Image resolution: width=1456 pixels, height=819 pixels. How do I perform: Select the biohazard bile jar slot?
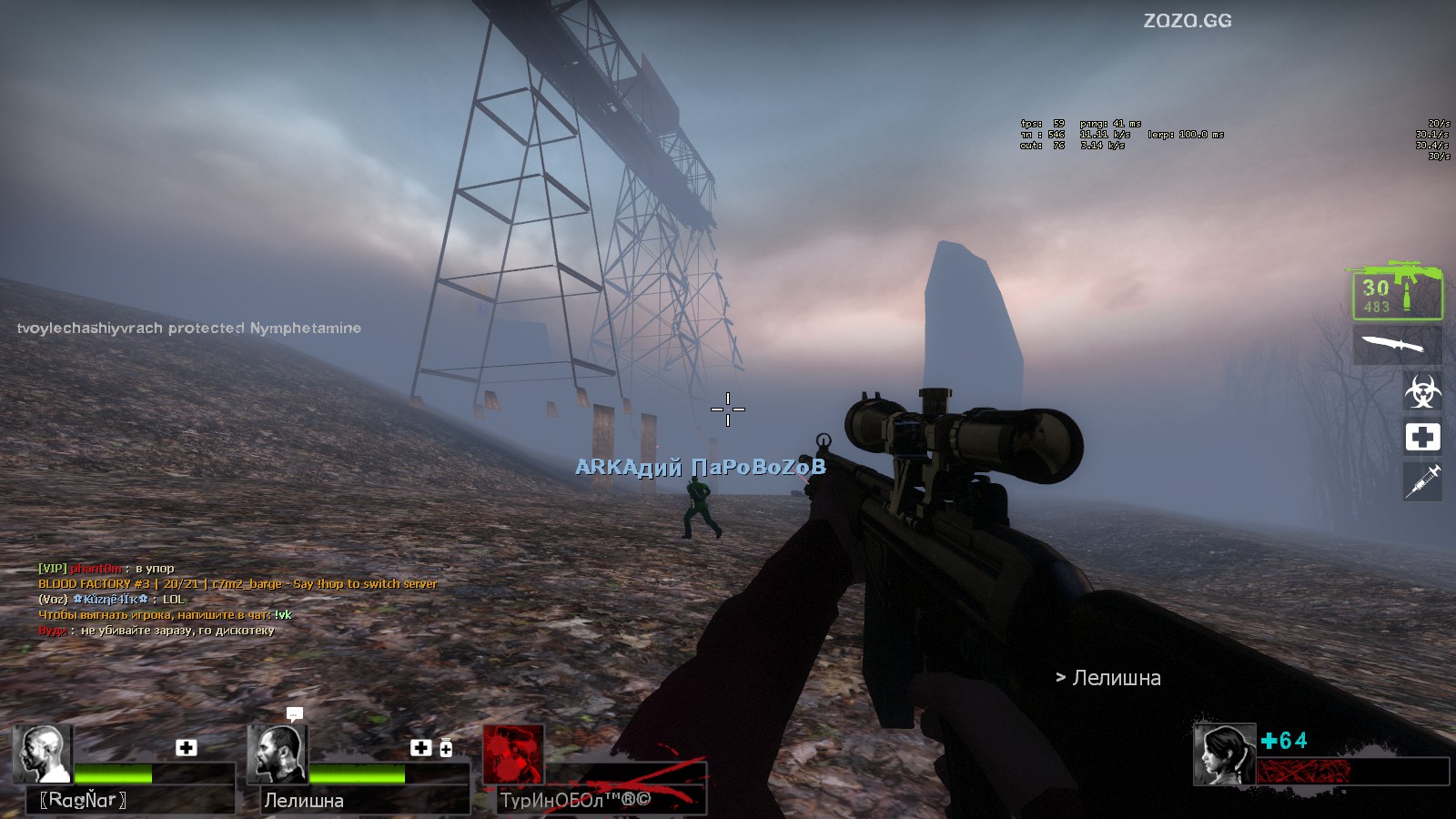point(1421,391)
